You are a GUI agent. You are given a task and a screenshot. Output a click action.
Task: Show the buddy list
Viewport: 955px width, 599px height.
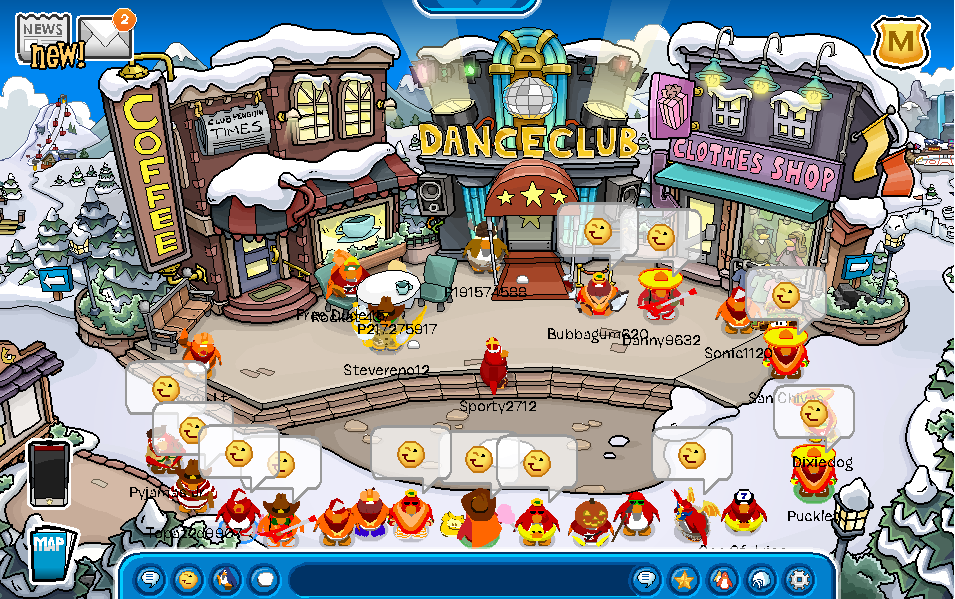(x=722, y=579)
